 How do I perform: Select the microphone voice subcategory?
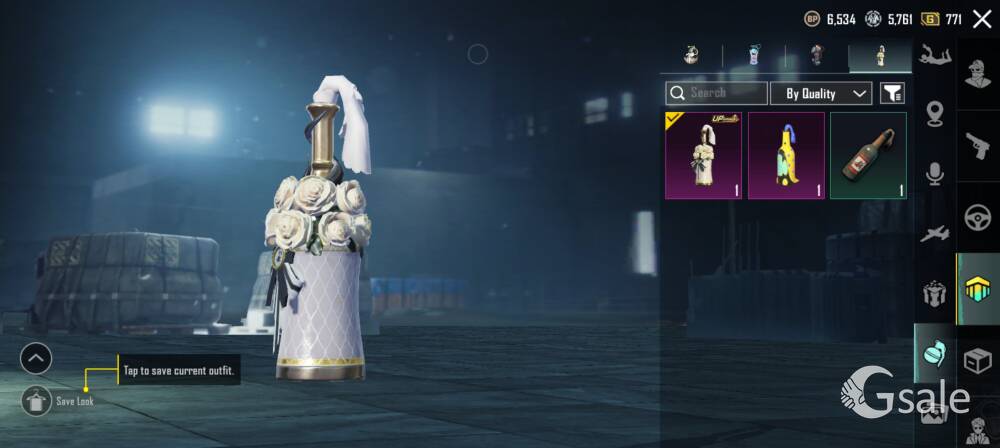coord(935,174)
